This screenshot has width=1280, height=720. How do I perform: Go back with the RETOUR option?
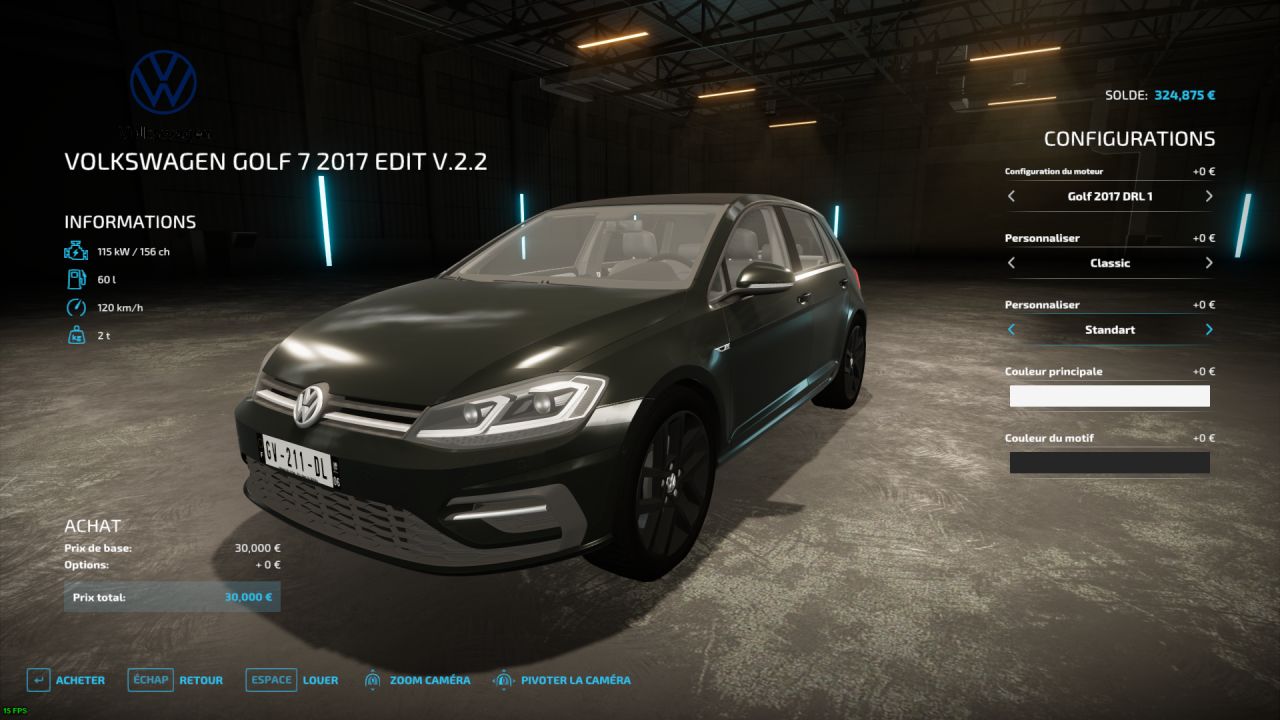click(200, 679)
